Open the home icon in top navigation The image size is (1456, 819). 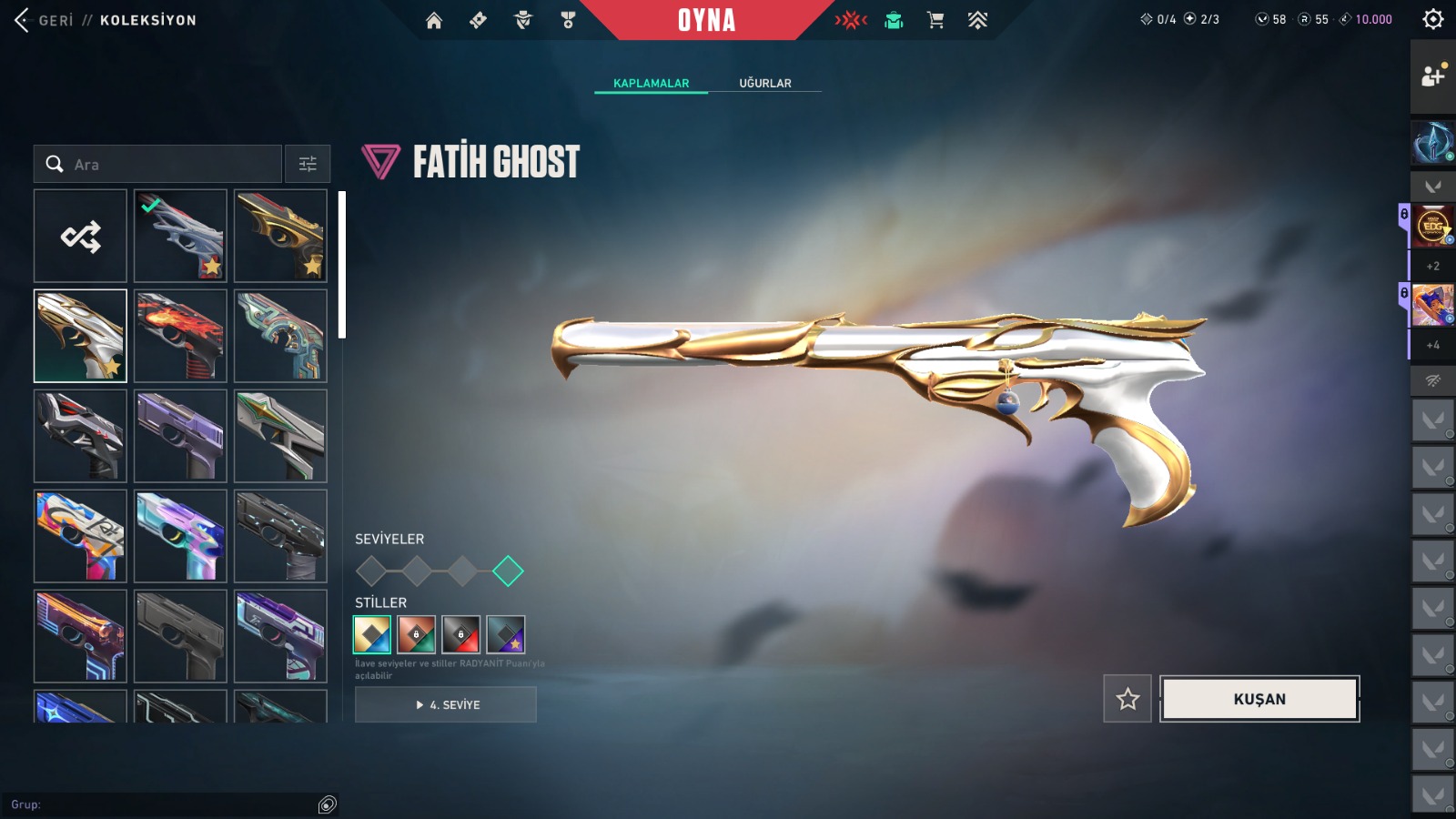point(434,20)
